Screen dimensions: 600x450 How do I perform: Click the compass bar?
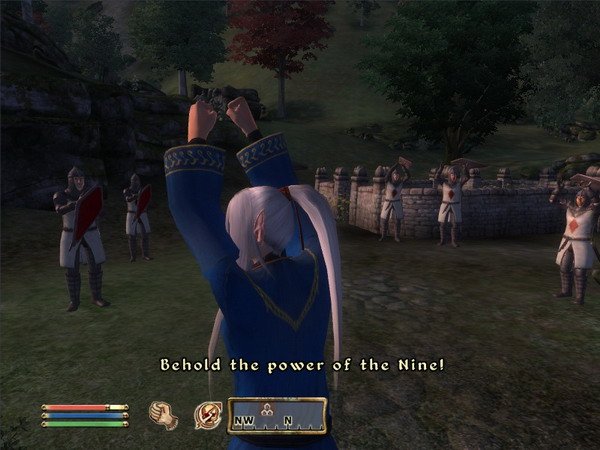277,414
